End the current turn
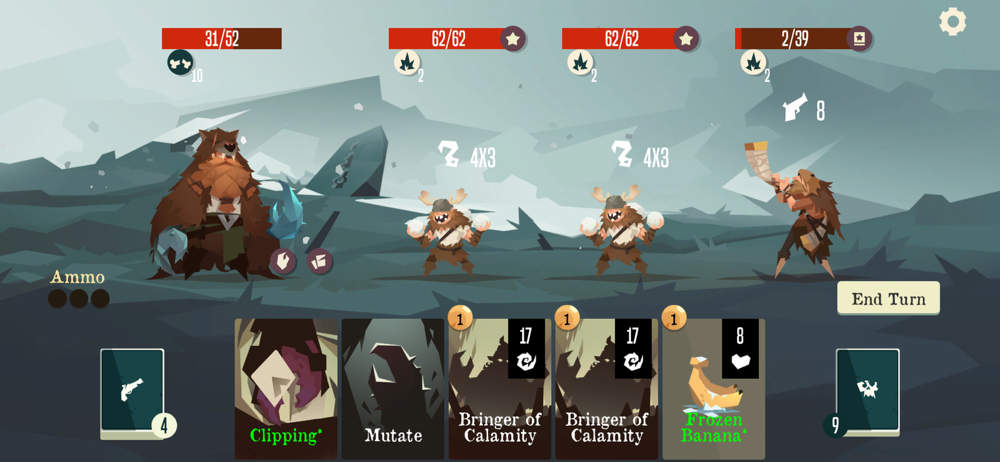The height and width of the screenshot is (462, 1000). [888, 298]
